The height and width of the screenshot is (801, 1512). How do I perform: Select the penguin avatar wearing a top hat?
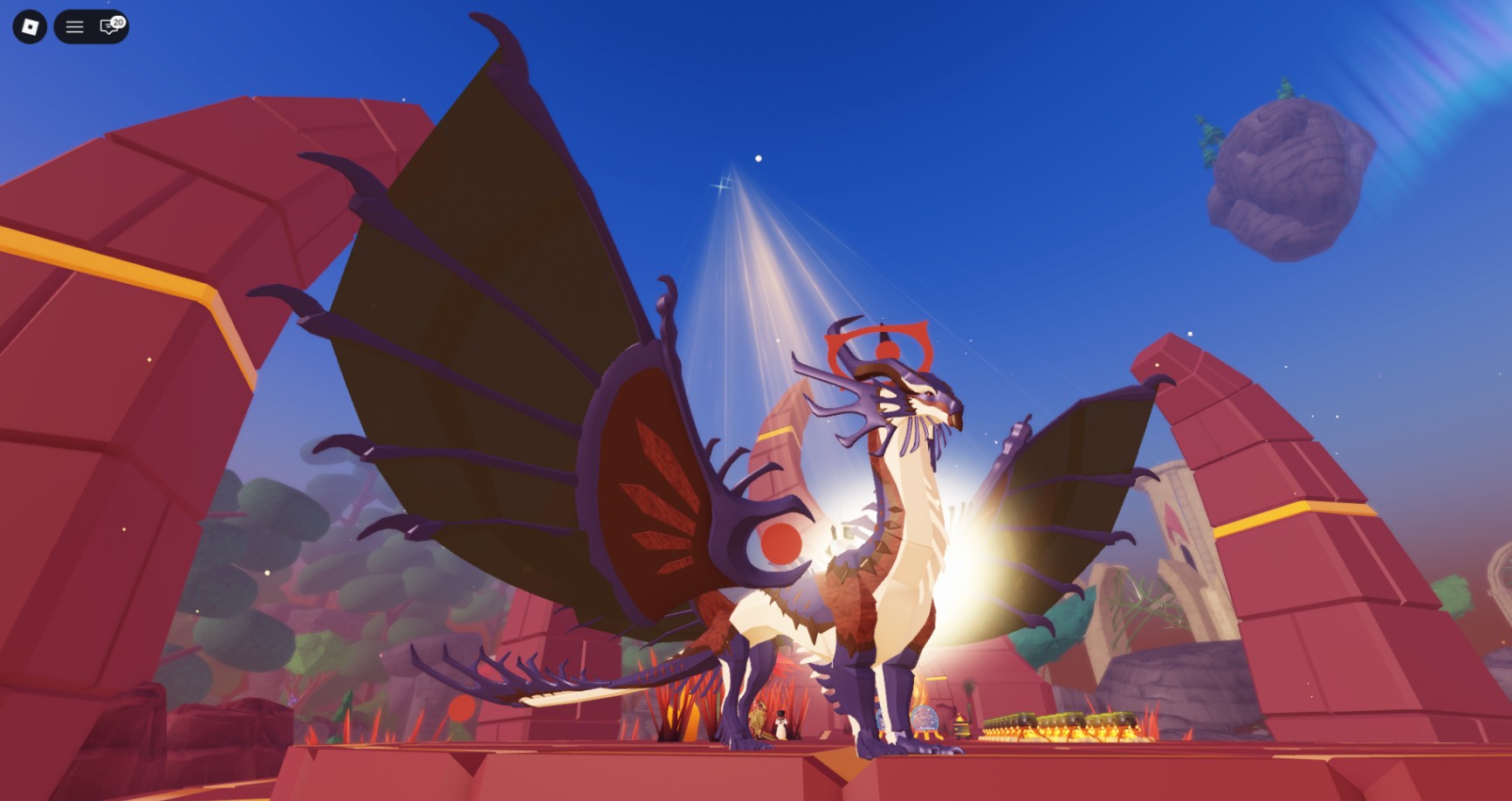tap(781, 726)
